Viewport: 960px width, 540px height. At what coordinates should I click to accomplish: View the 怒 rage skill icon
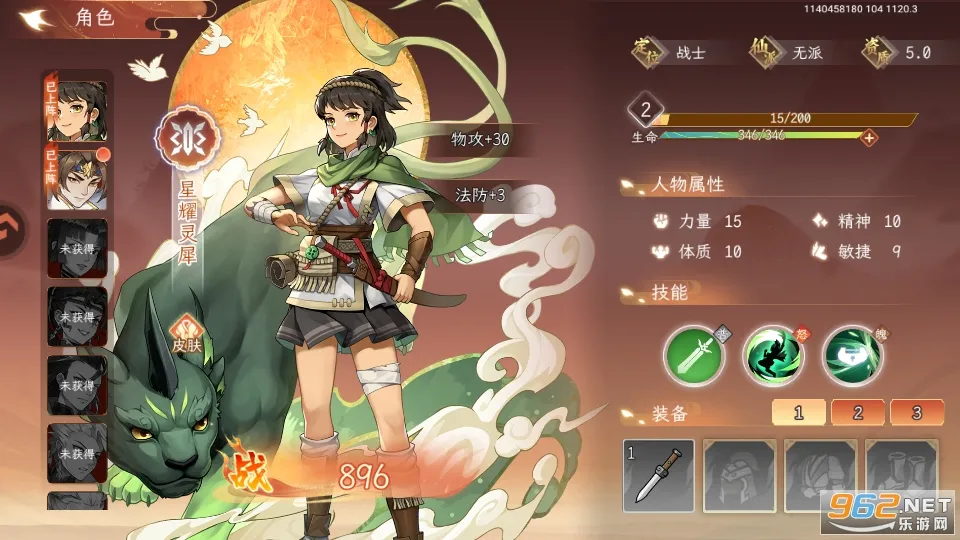click(x=773, y=355)
